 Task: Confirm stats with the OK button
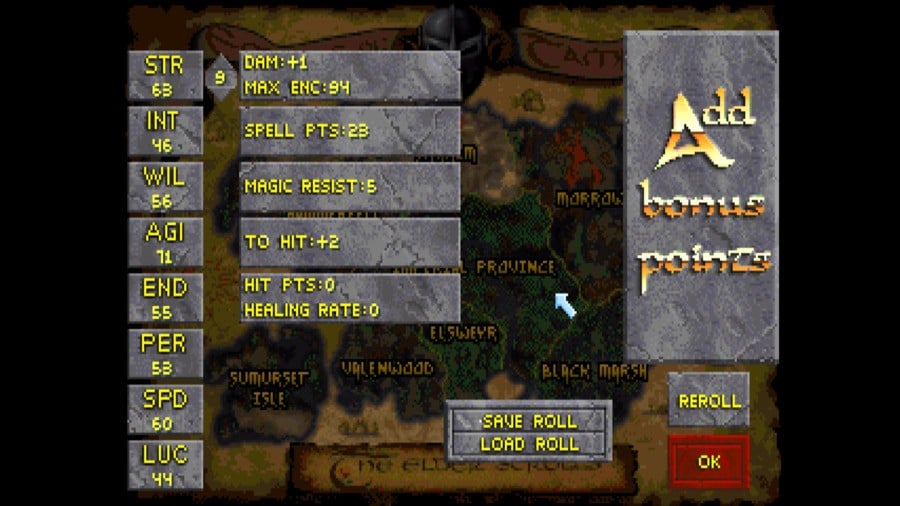[709, 462]
